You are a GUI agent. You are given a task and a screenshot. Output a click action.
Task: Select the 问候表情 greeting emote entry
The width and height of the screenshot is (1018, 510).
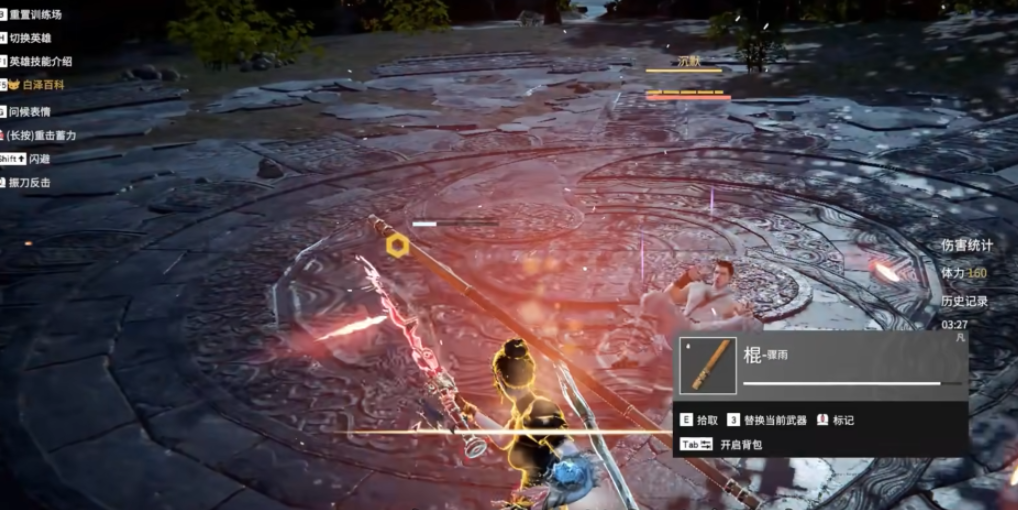(30, 111)
